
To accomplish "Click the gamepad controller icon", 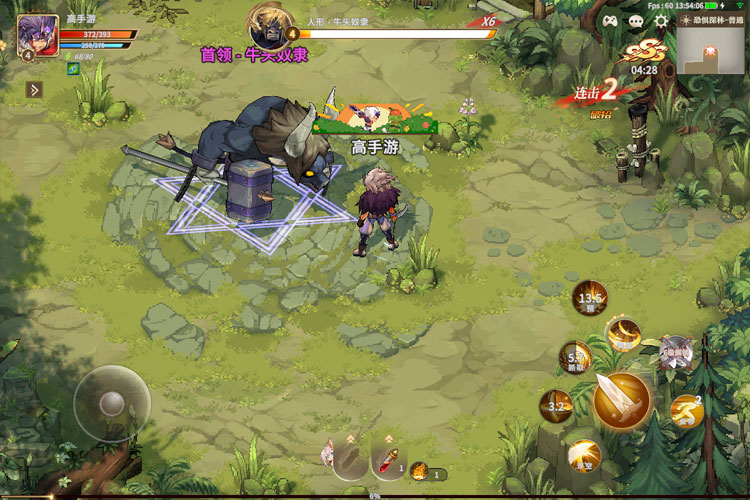I will (x=610, y=21).
